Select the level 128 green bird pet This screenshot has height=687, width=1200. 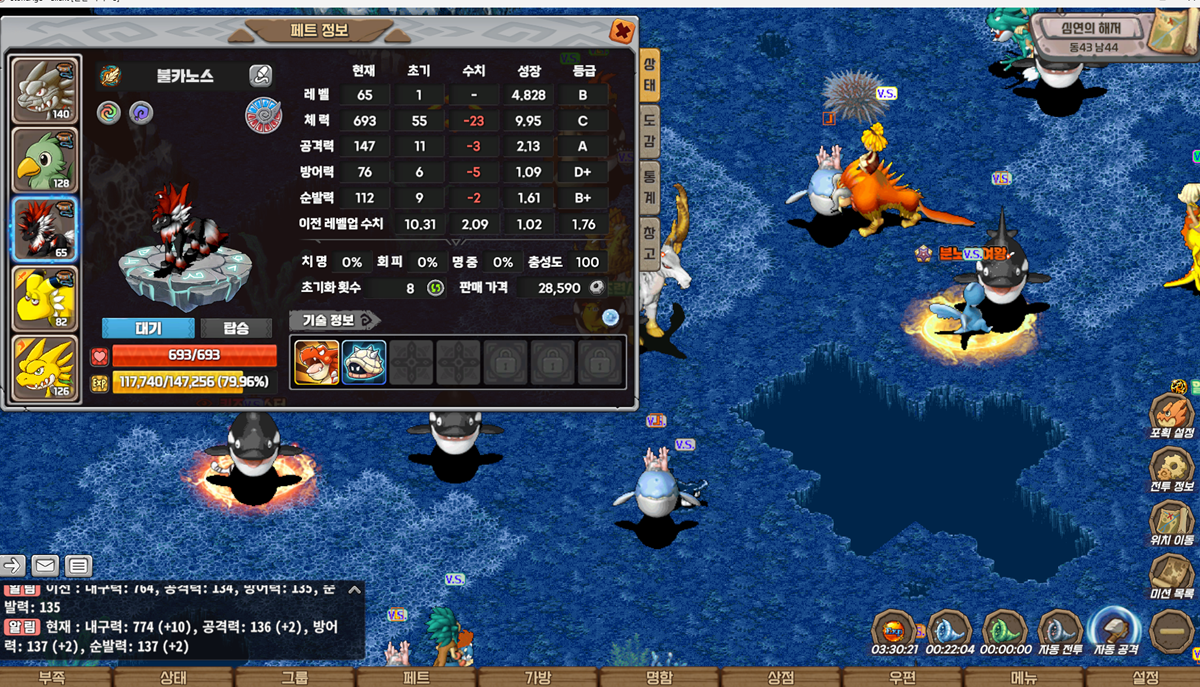(x=45, y=159)
